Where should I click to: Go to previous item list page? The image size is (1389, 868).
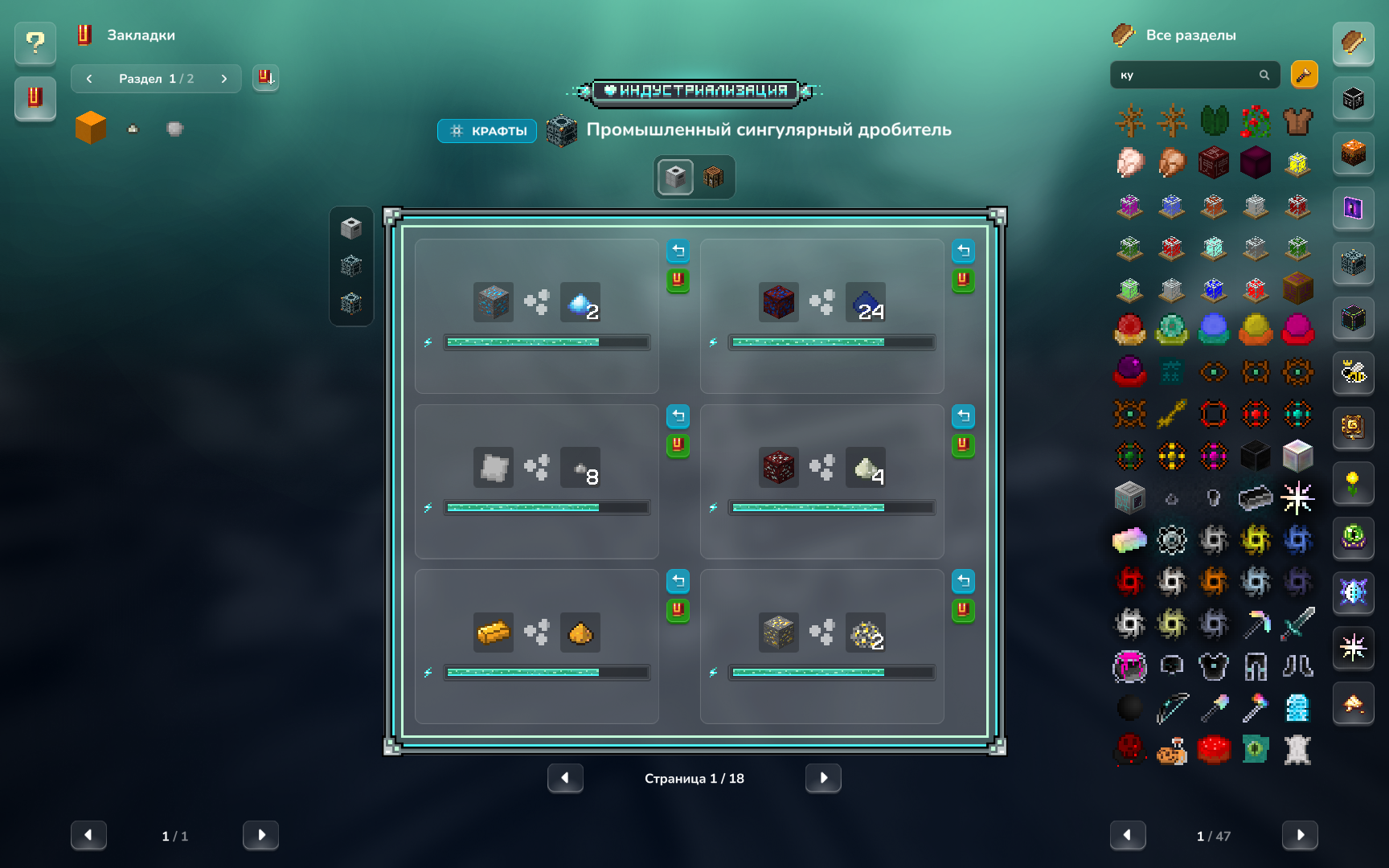pyautogui.click(x=1128, y=836)
